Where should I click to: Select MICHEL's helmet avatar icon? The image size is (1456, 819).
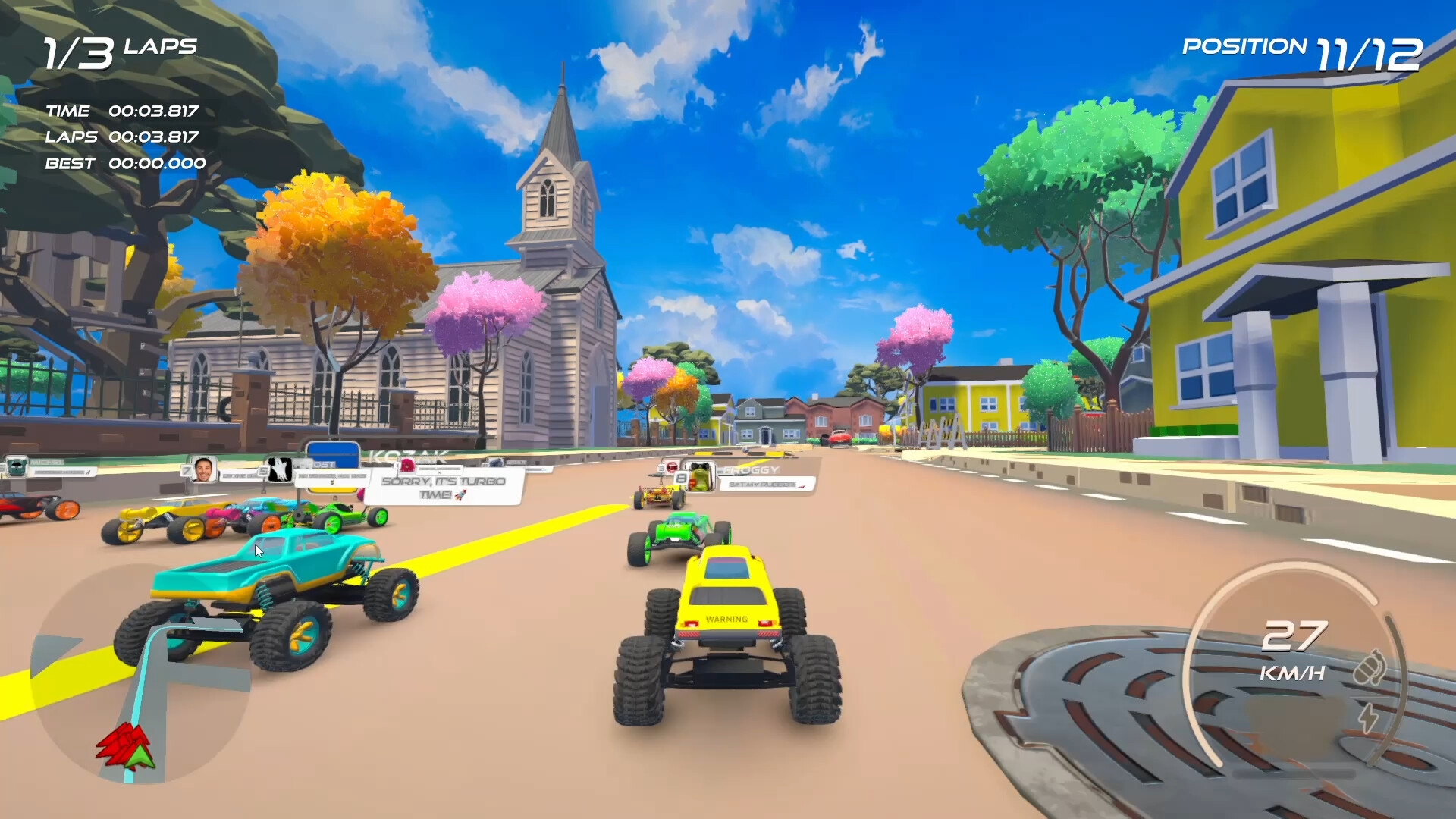click(16, 466)
